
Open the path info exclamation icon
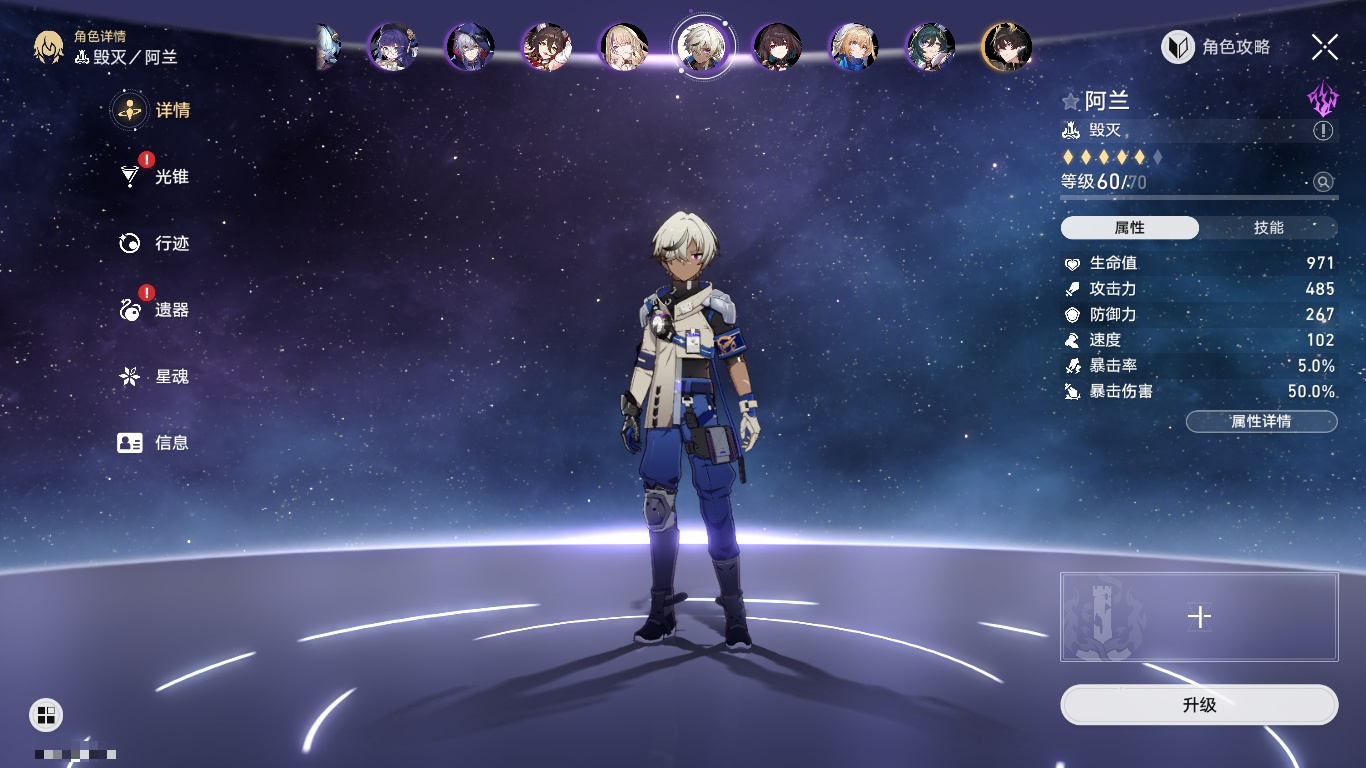point(1323,131)
